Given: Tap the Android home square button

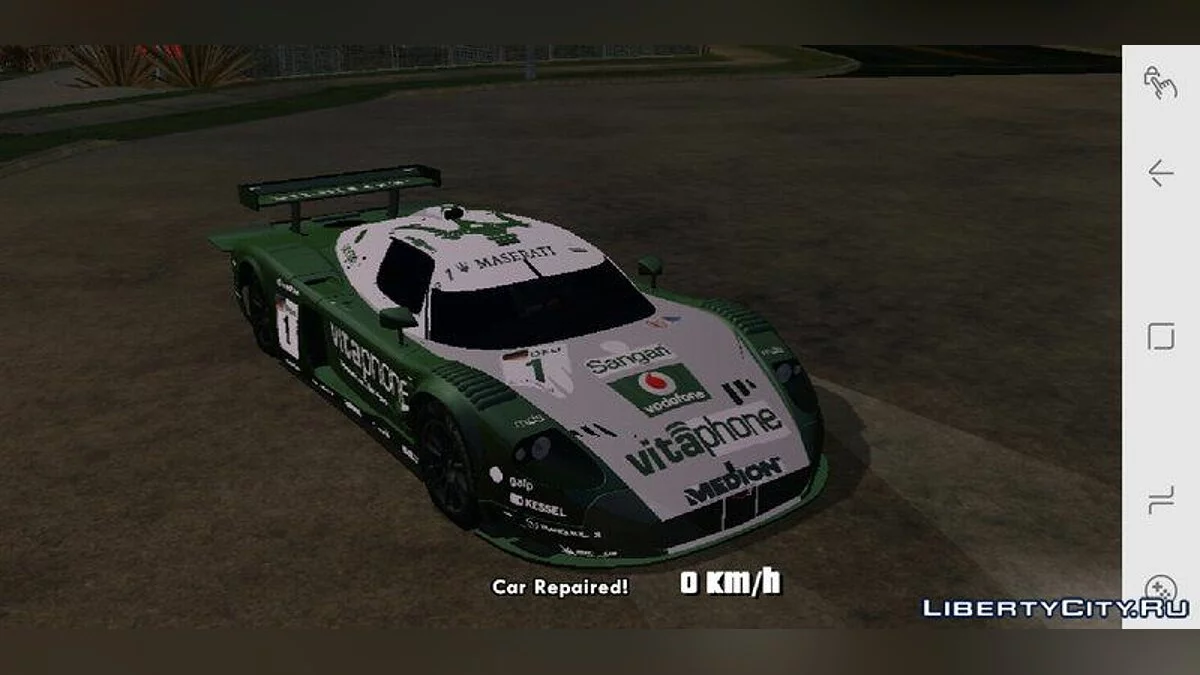Looking at the screenshot, I should point(1160,336).
